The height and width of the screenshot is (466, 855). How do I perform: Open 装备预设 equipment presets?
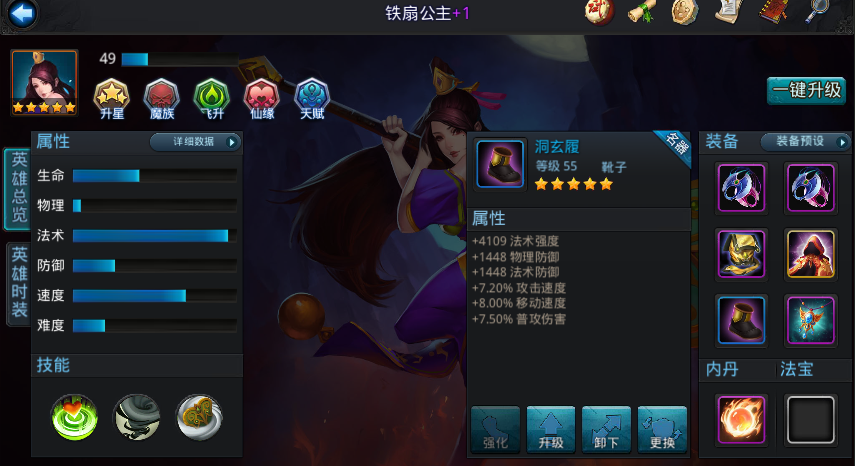tap(805, 142)
